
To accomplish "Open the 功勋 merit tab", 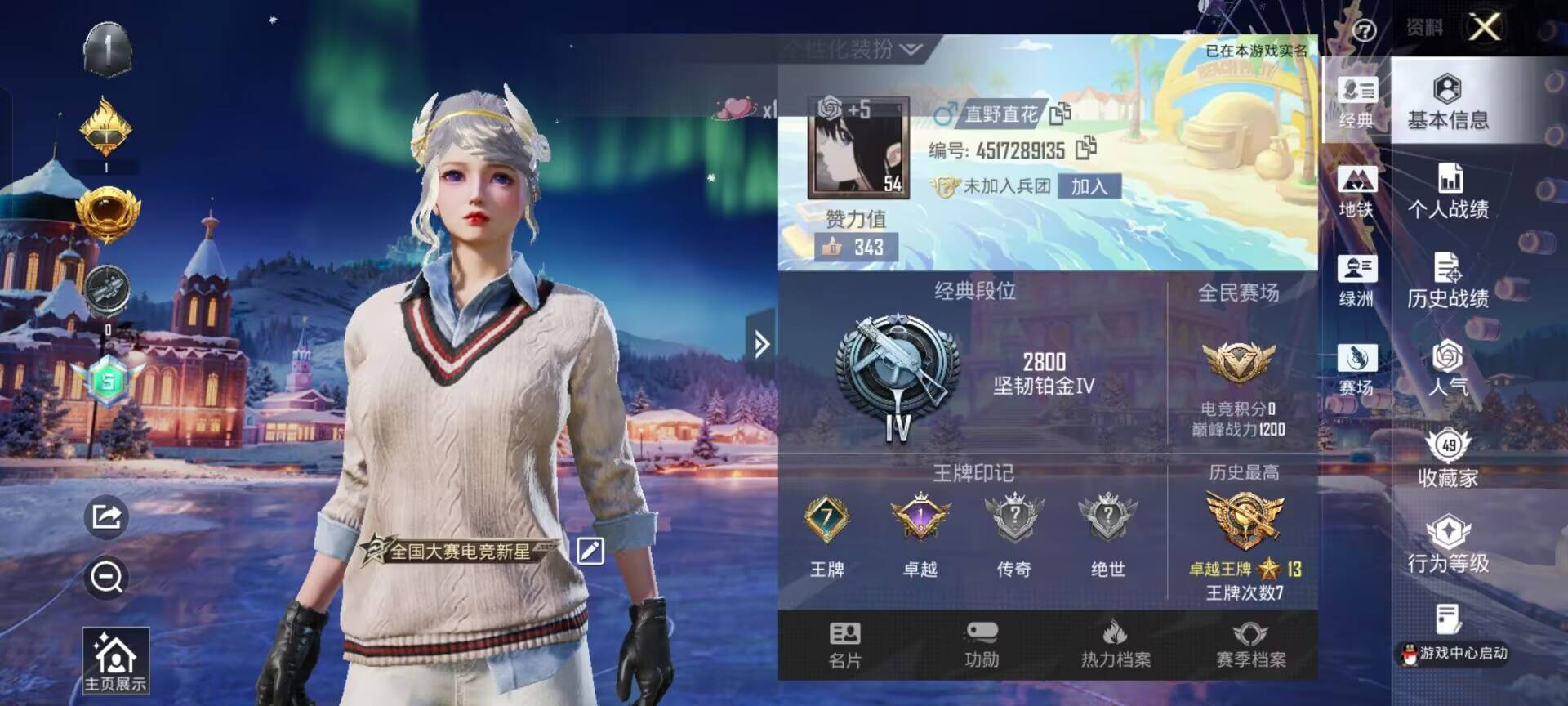I will [x=981, y=645].
